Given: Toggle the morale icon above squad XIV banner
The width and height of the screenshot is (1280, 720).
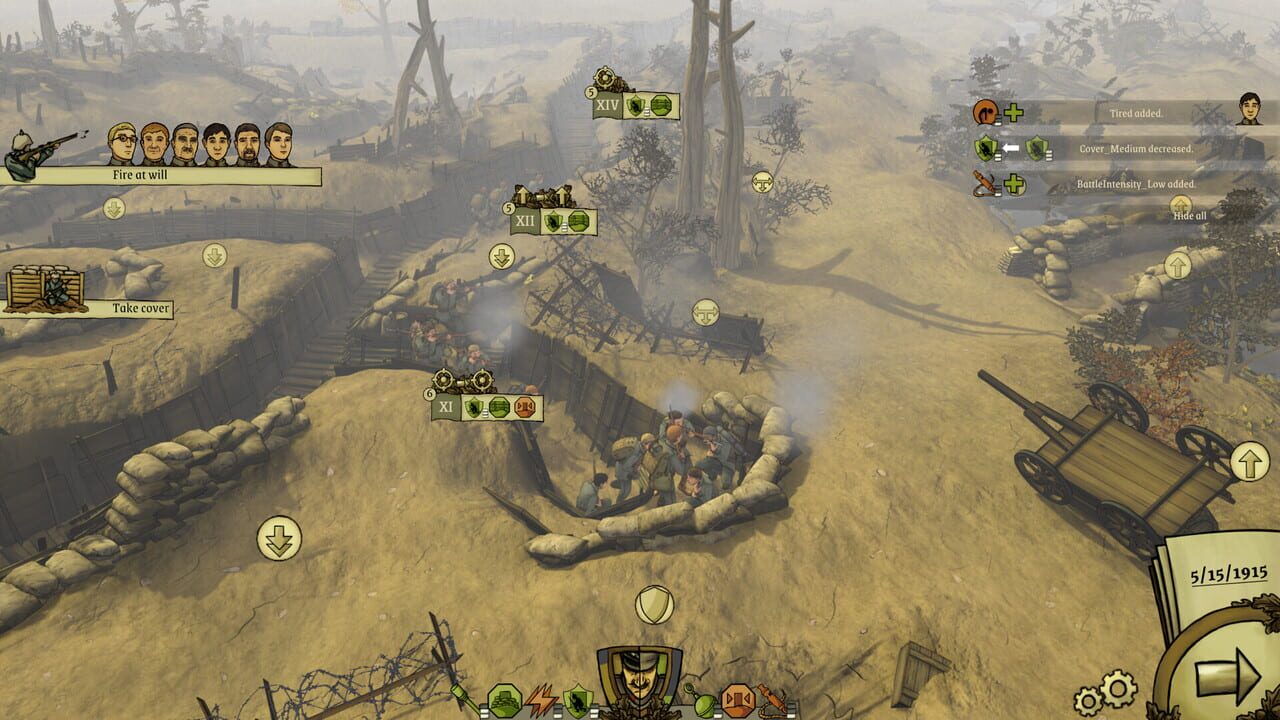Looking at the screenshot, I should tap(763, 180).
